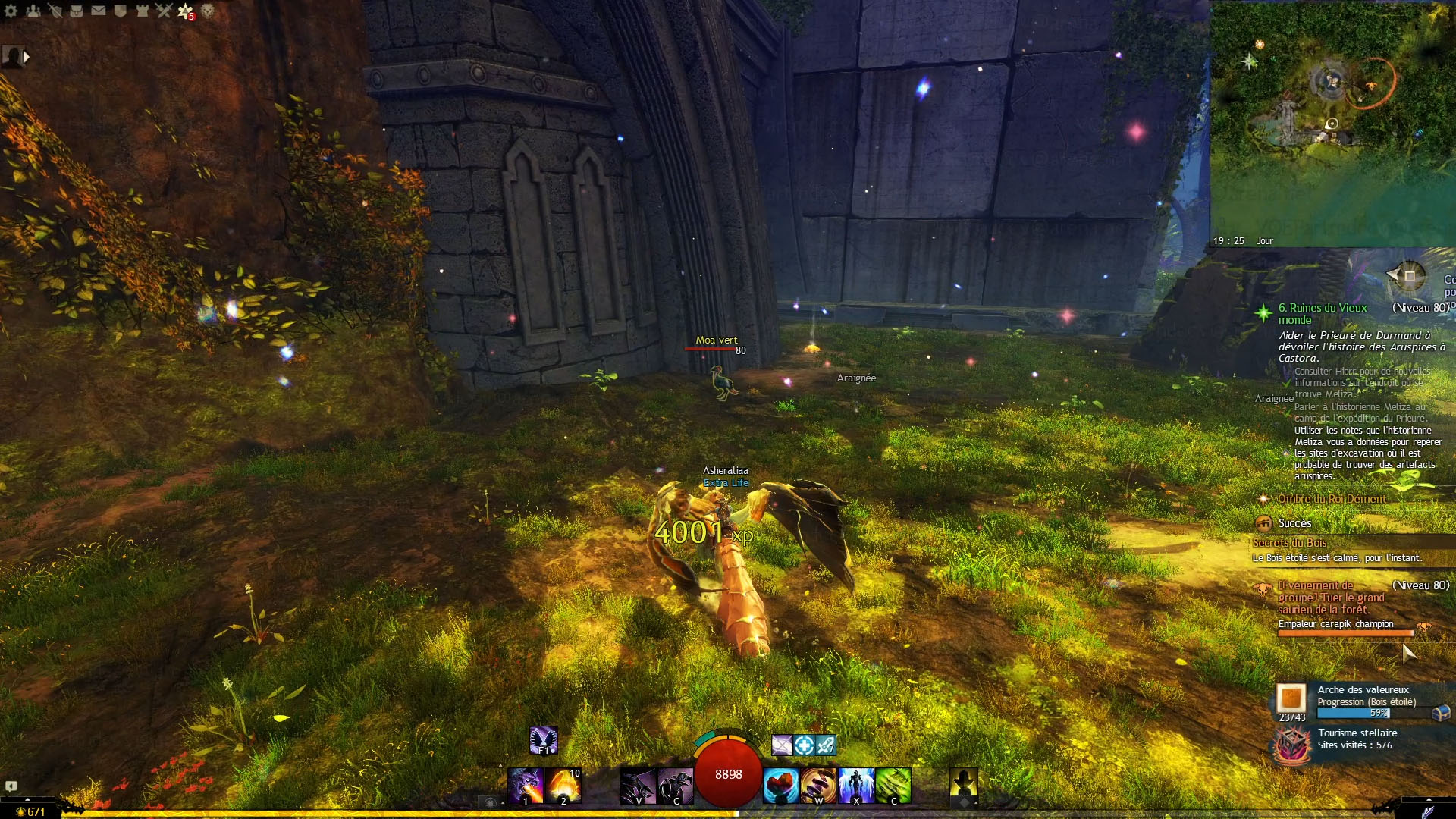The width and height of the screenshot is (1456, 819).
Task: Open the bag inventory icon
Action: pyautogui.click(x=77, y=11)
